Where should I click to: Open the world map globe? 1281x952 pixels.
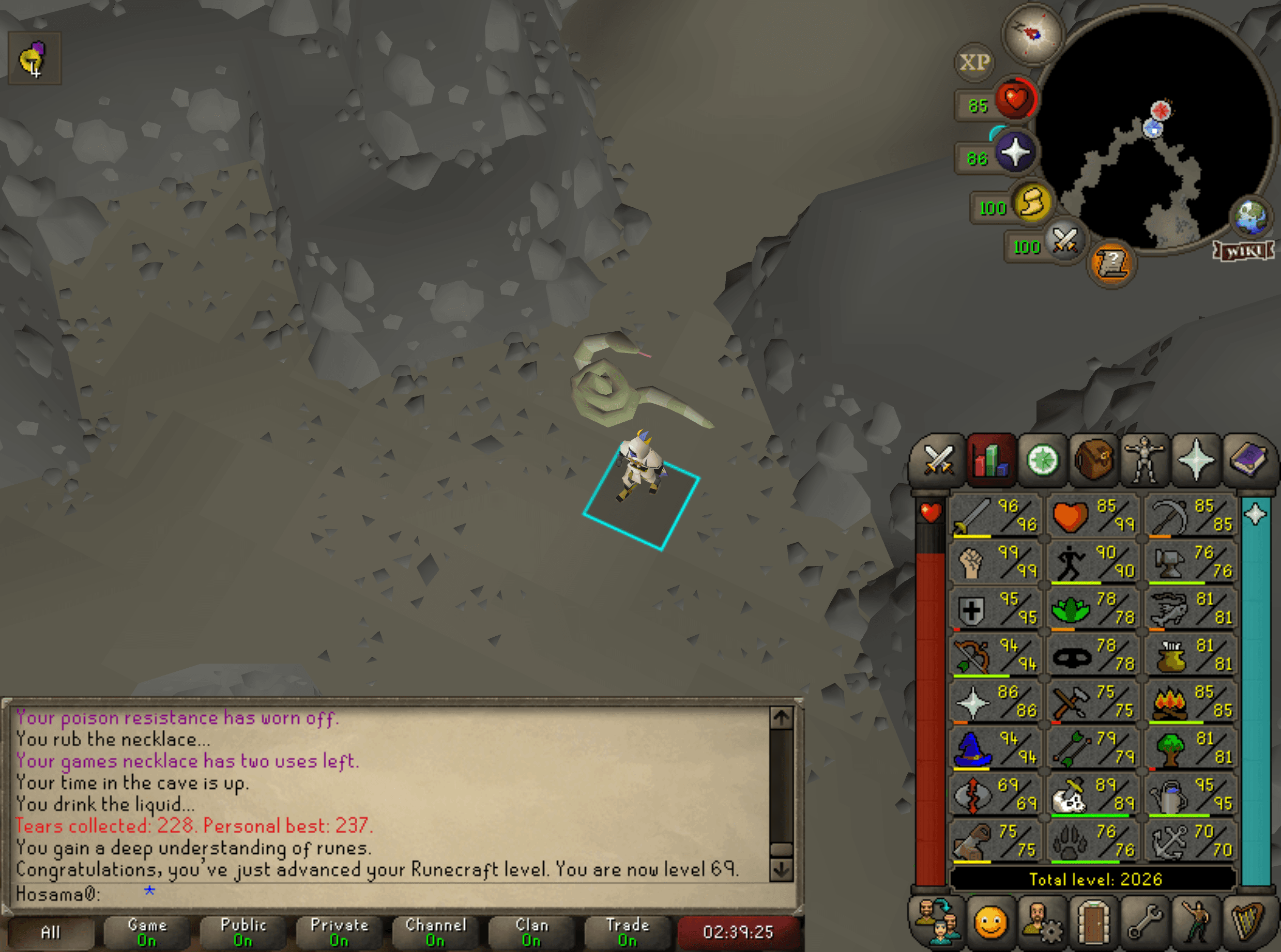[x=1251, y=217]
